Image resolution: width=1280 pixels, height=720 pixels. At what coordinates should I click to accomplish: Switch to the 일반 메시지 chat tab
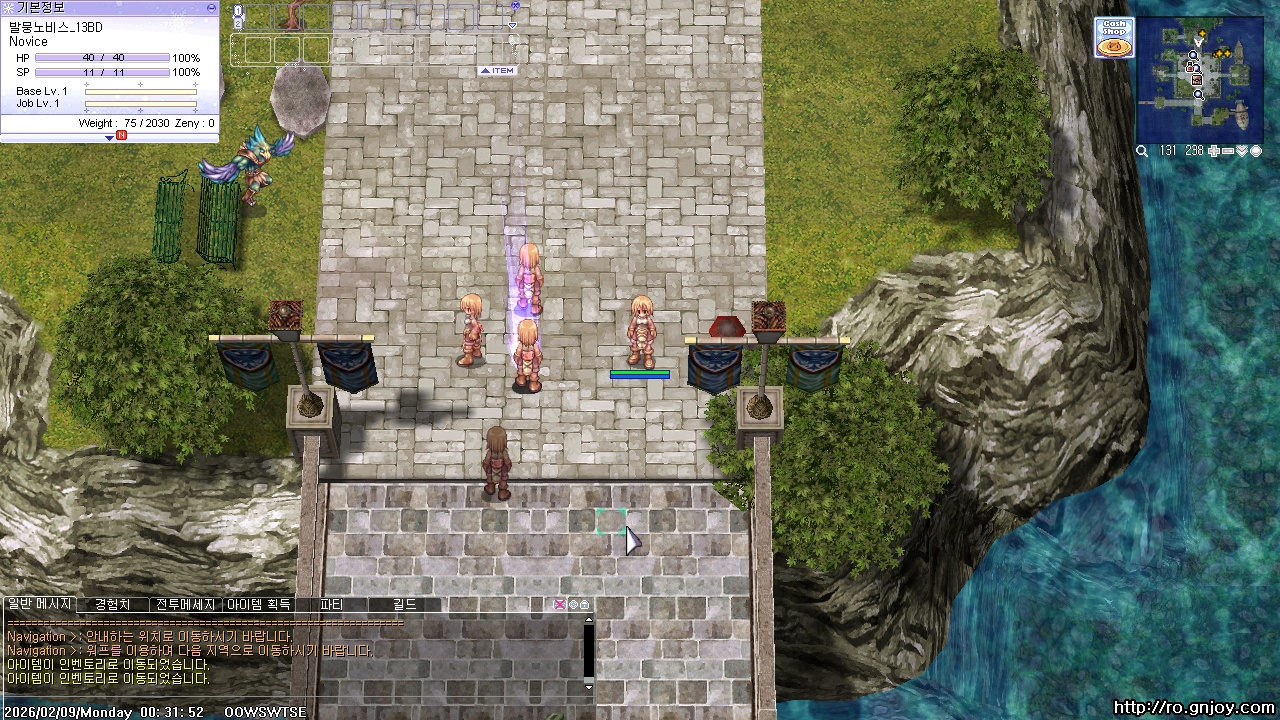(39, 605)
